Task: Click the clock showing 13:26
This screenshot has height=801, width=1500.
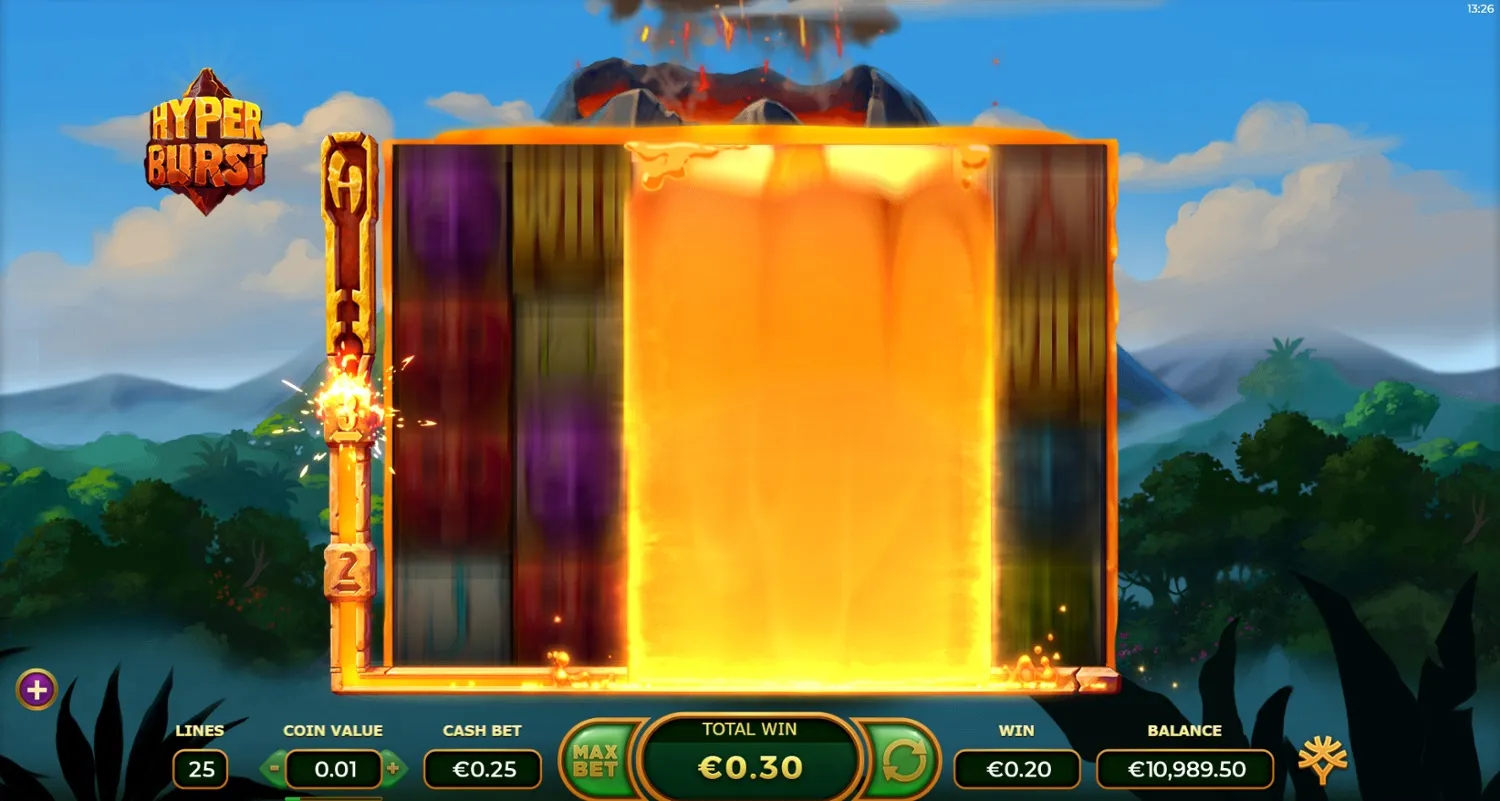Action: pos(1478,8)
